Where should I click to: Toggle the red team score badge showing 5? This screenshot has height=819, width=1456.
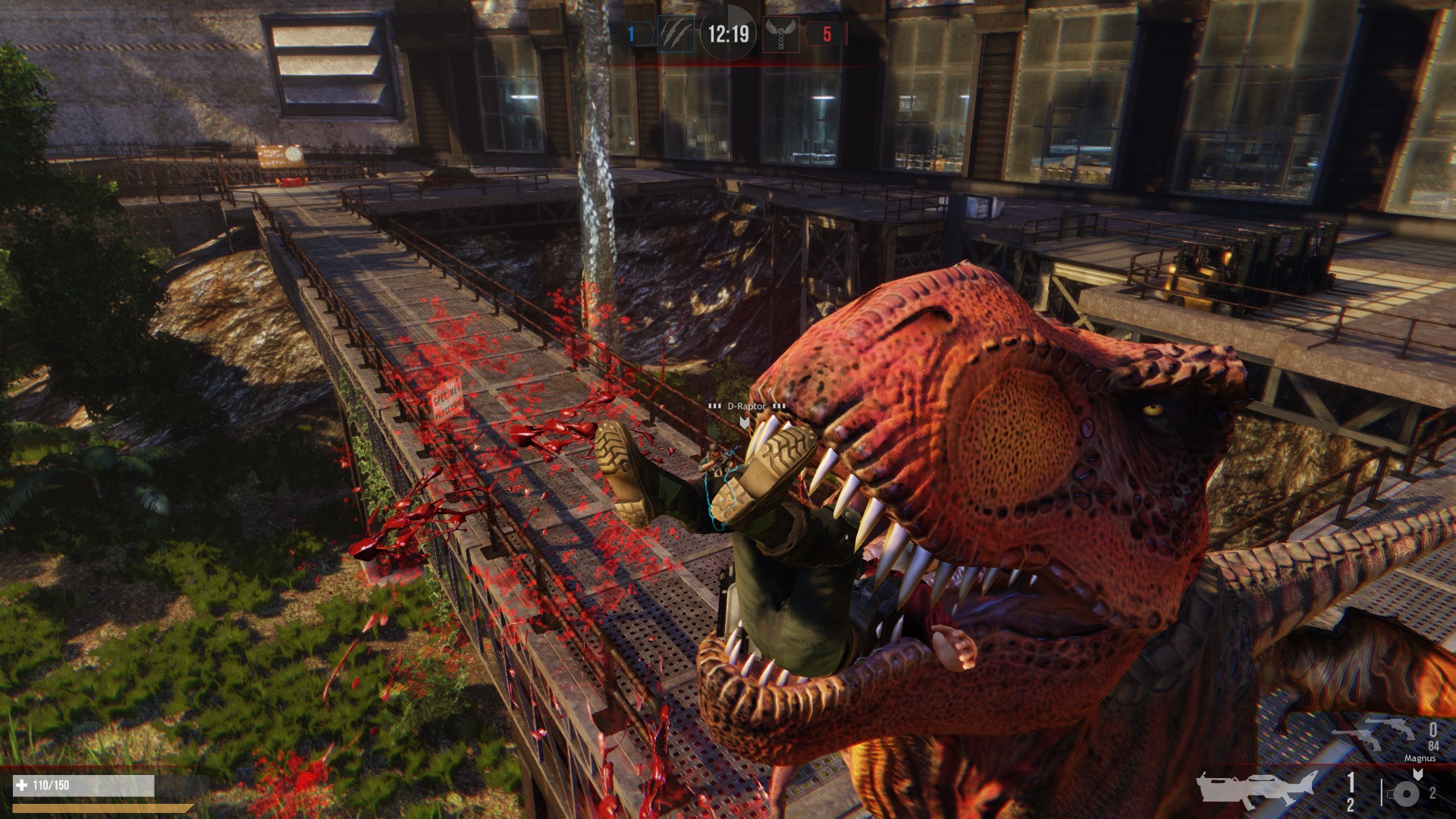[827, 33]
